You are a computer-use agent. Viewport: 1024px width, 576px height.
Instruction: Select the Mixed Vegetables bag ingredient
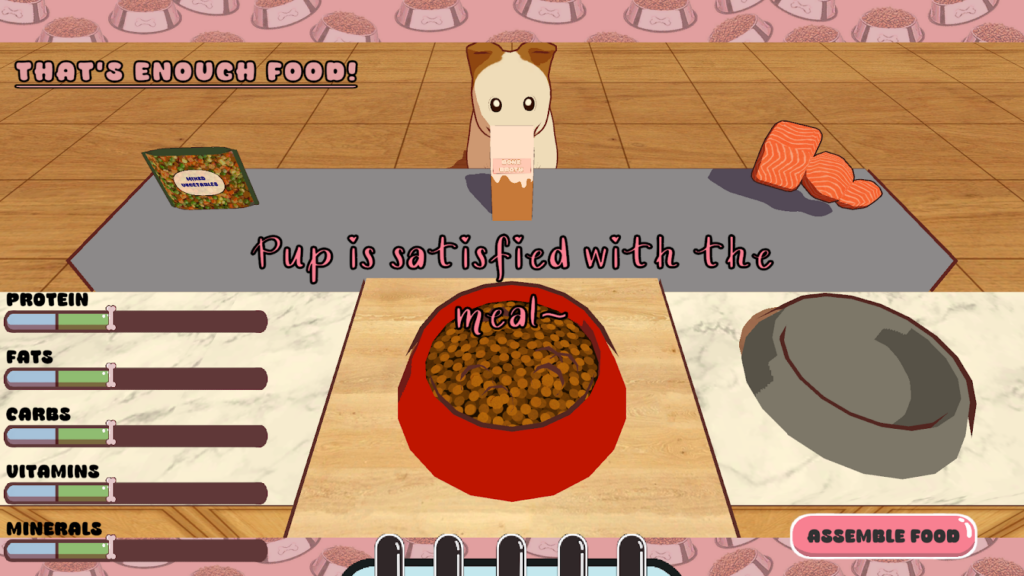(201, 178)
